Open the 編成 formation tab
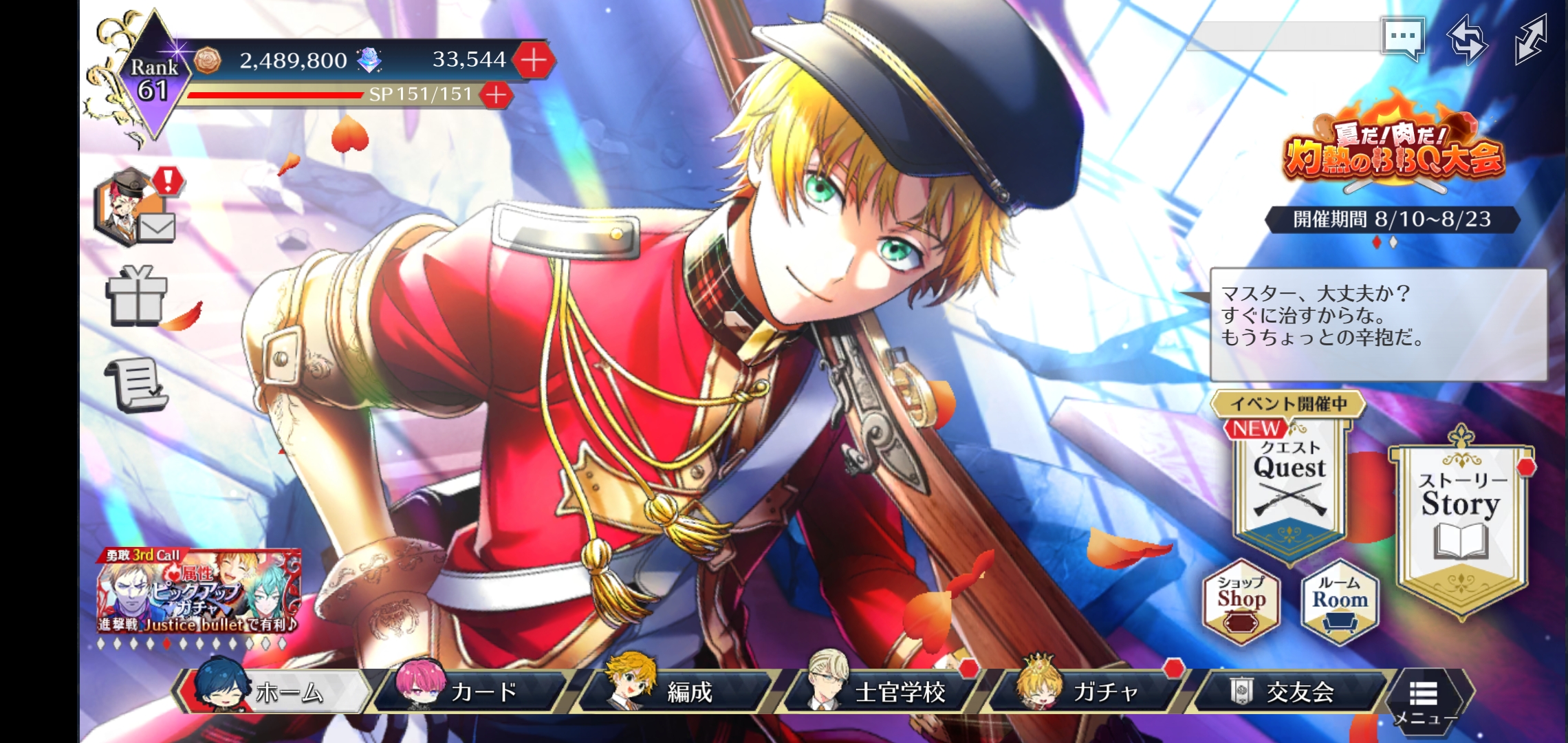Screen dimensions: 1568x743 (x=677, y=691)
